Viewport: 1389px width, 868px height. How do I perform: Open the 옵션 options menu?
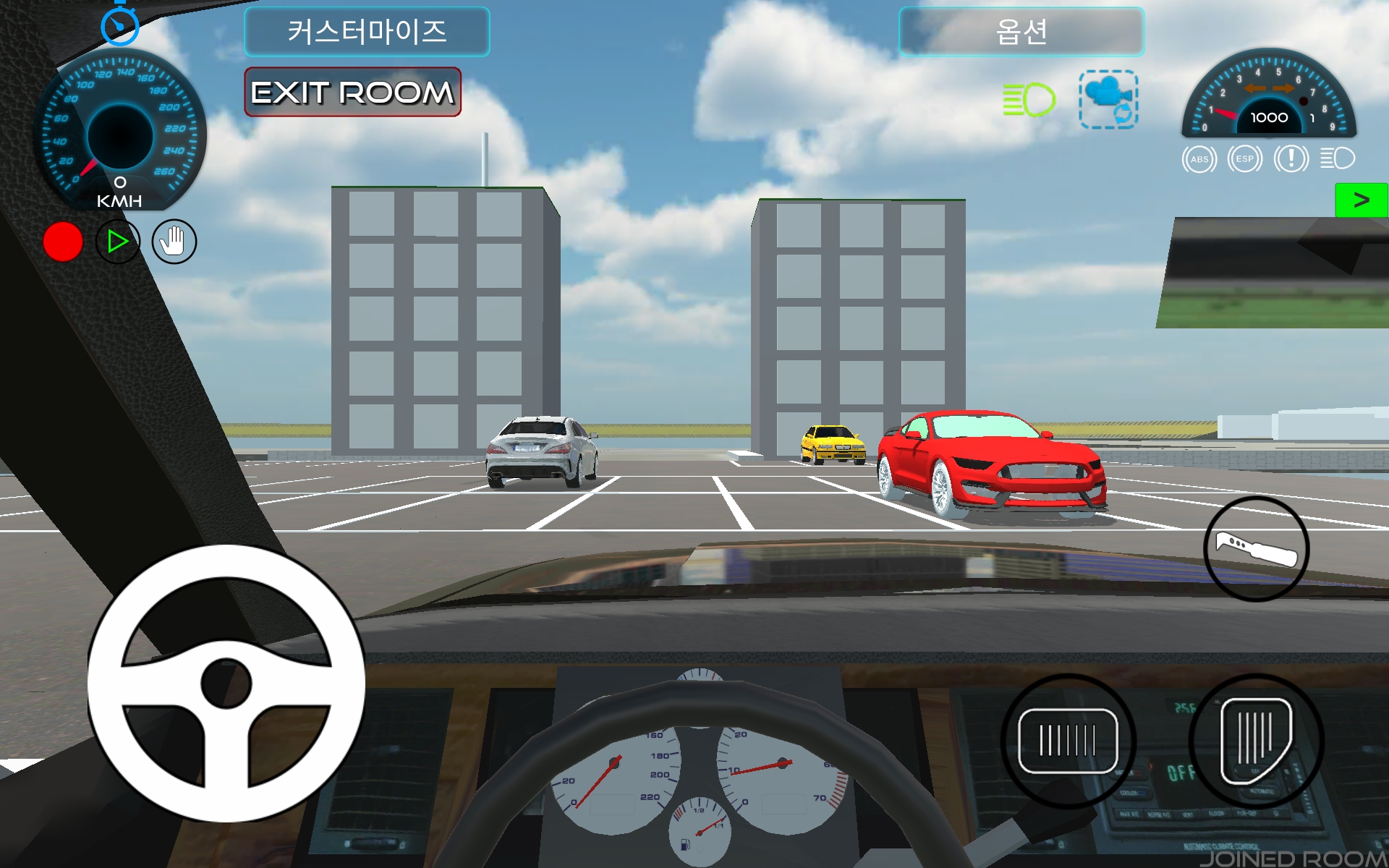coord(1021,32)
